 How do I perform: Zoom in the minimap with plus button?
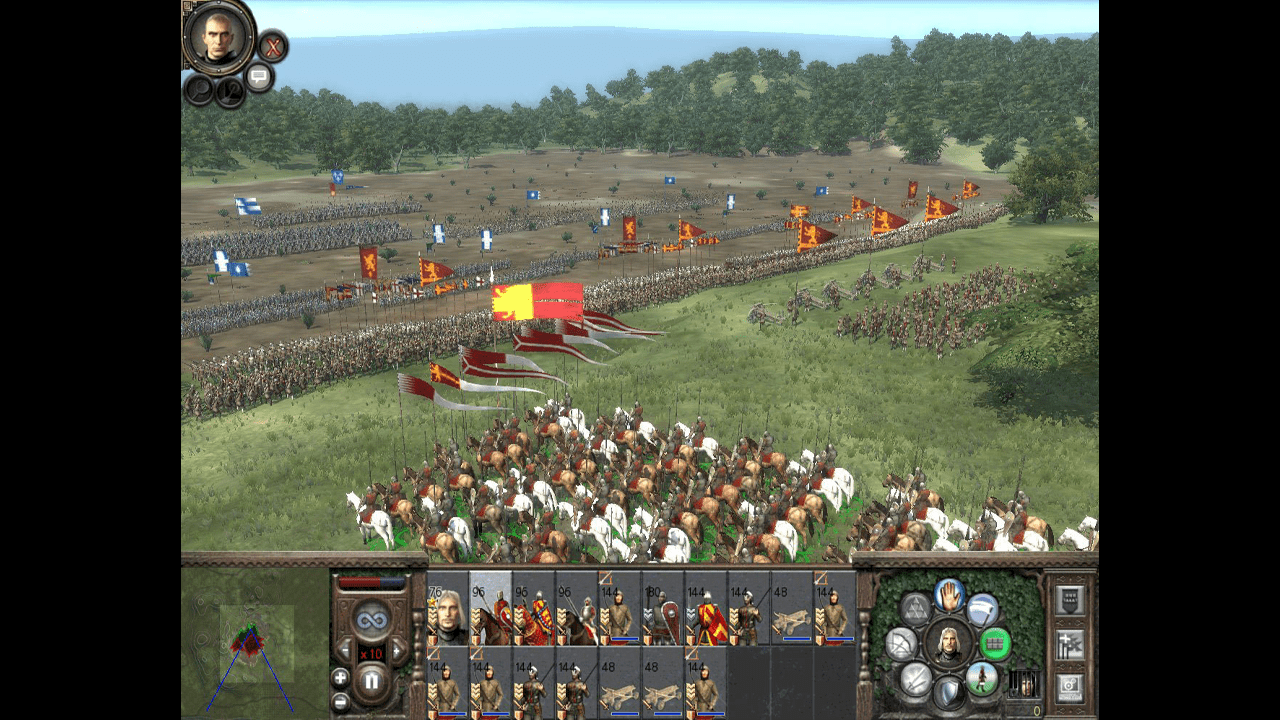(340, 677)
